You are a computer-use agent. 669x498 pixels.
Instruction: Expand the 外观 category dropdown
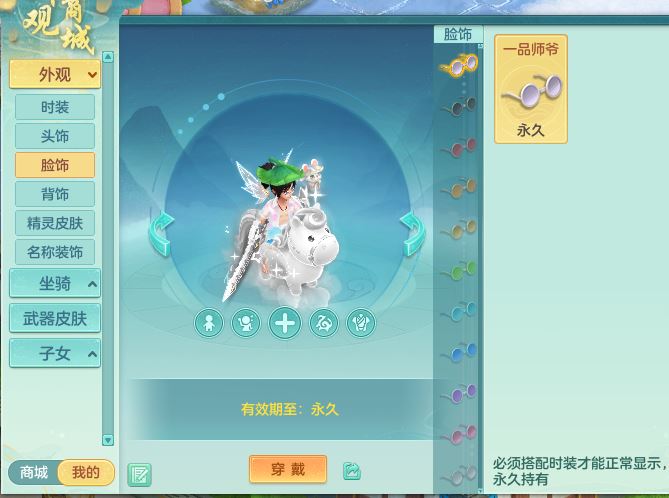55,74
